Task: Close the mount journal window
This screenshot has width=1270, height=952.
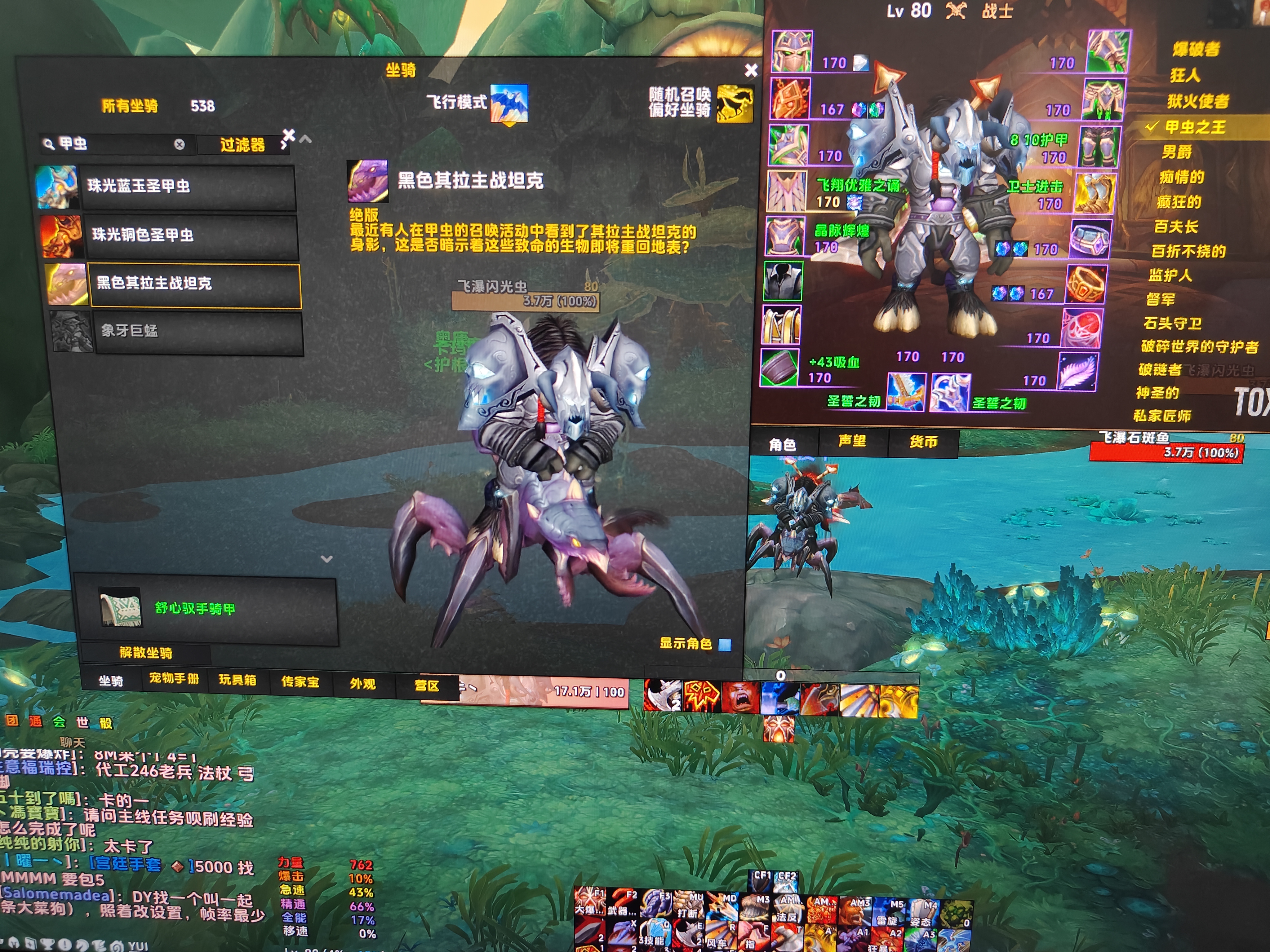Action: [x=750, y=70]
